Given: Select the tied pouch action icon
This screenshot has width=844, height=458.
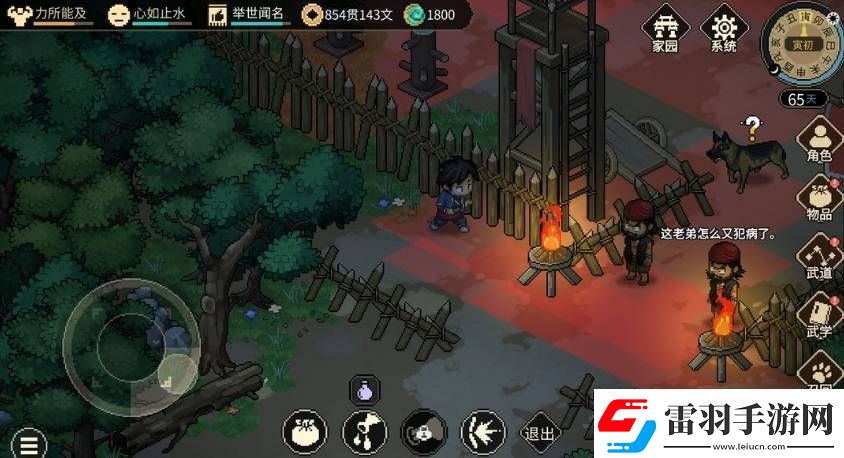Looking at the screenshot, I should point(304,432).
